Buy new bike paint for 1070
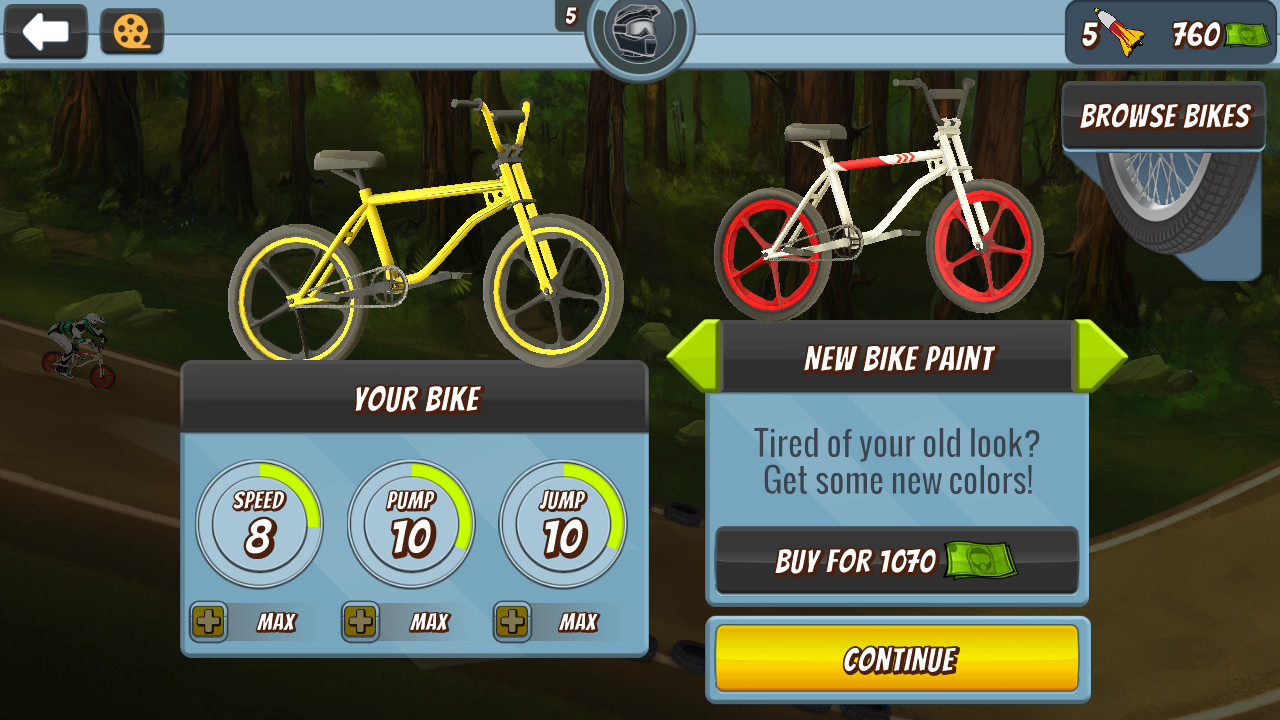The height and width of the screenshot is (720, 1280). (896, 561)
